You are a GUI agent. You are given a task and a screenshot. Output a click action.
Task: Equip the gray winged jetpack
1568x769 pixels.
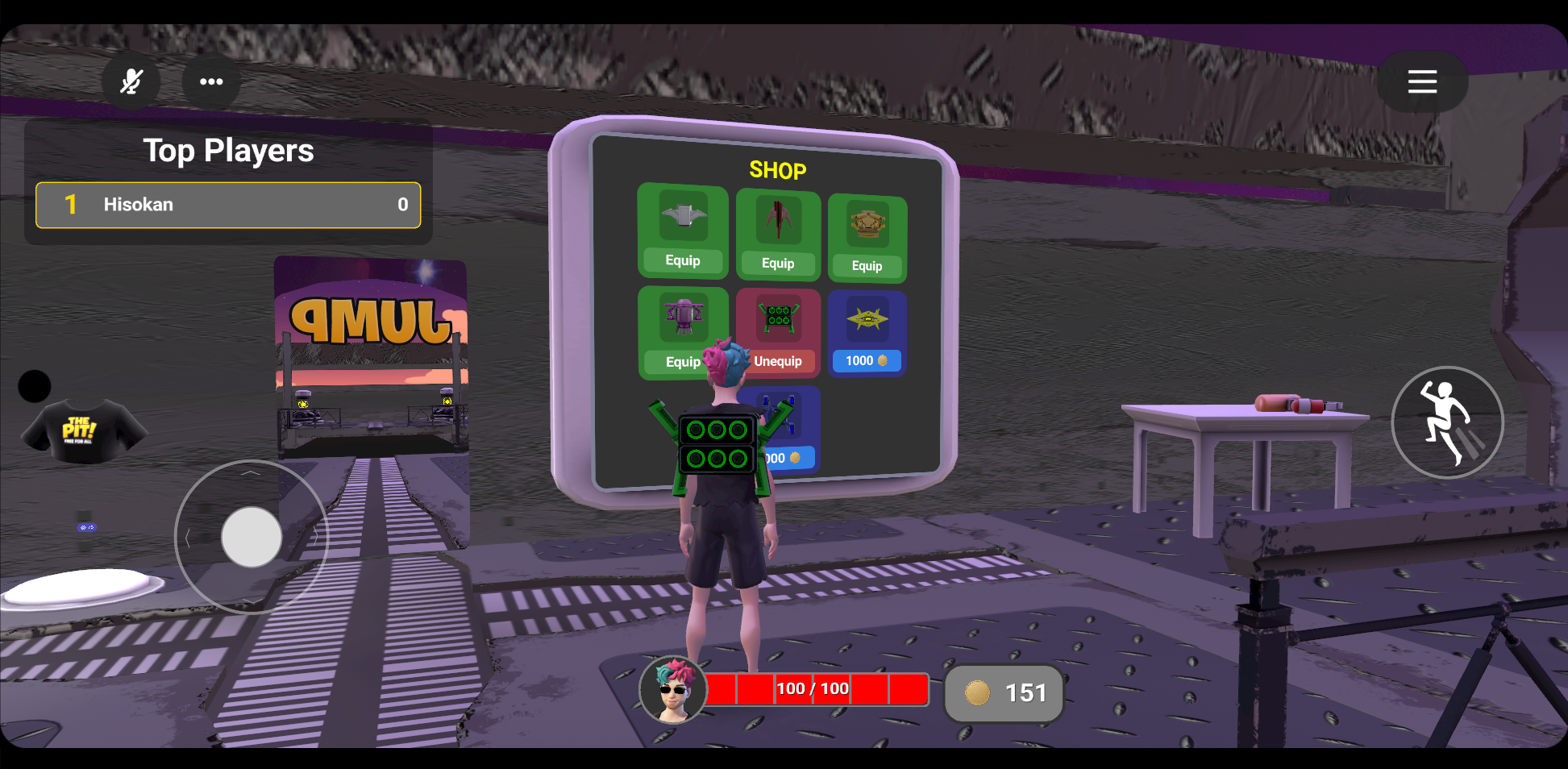(683, 260)
